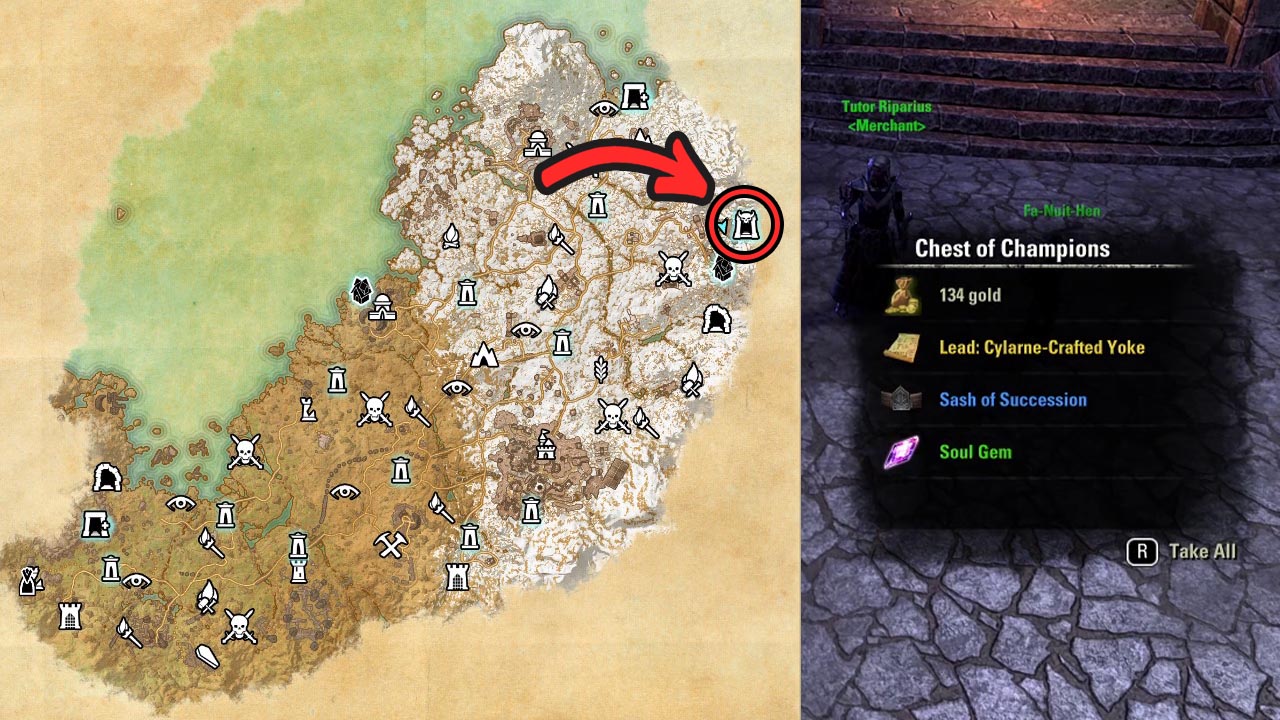The image size is (1280, 720).
Task: Click the crossed pickaxes mine marker
Action: pyautogui.click(x=389, y=545)
